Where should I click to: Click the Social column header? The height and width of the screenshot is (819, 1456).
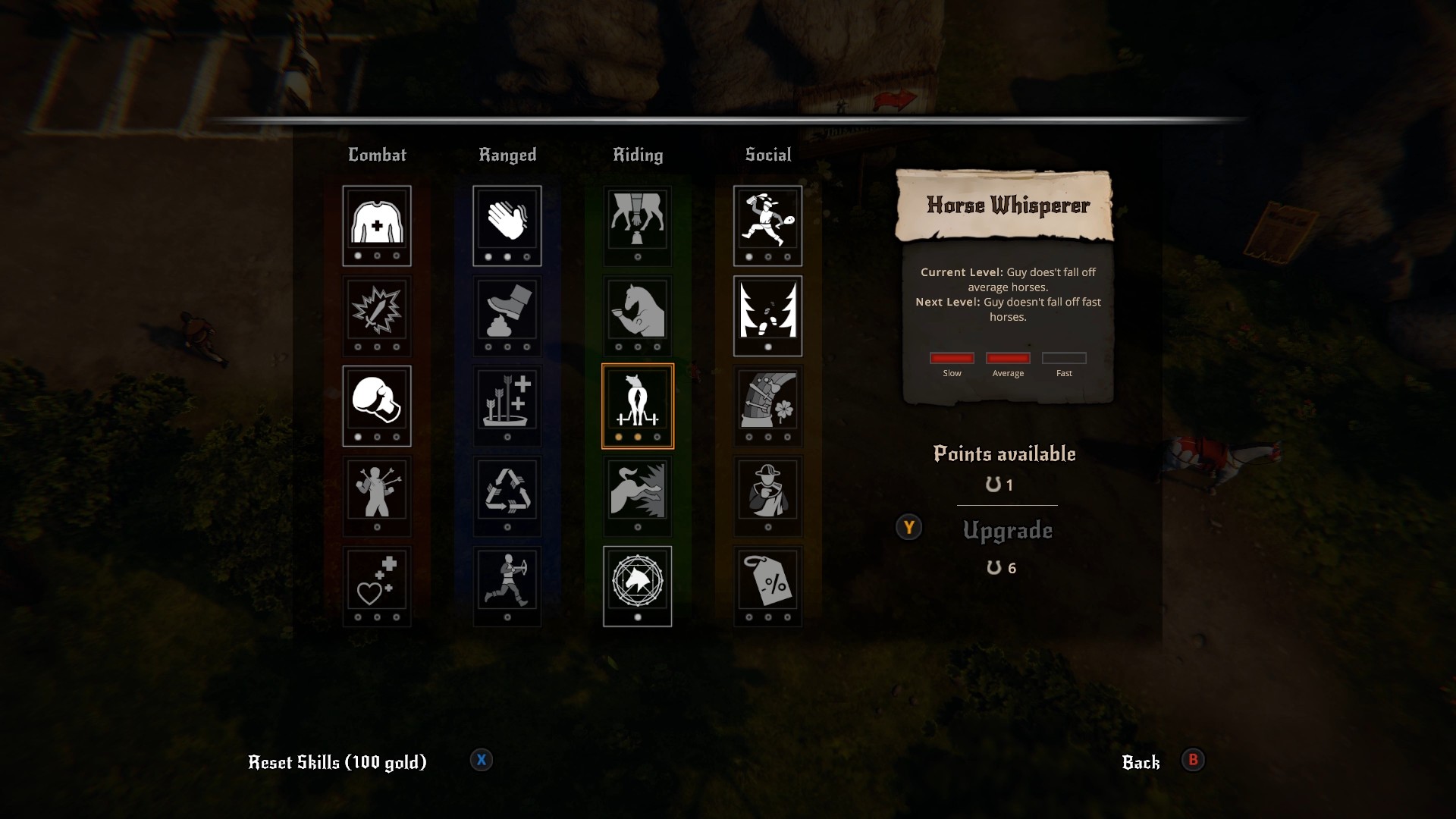tap(767, 155)
